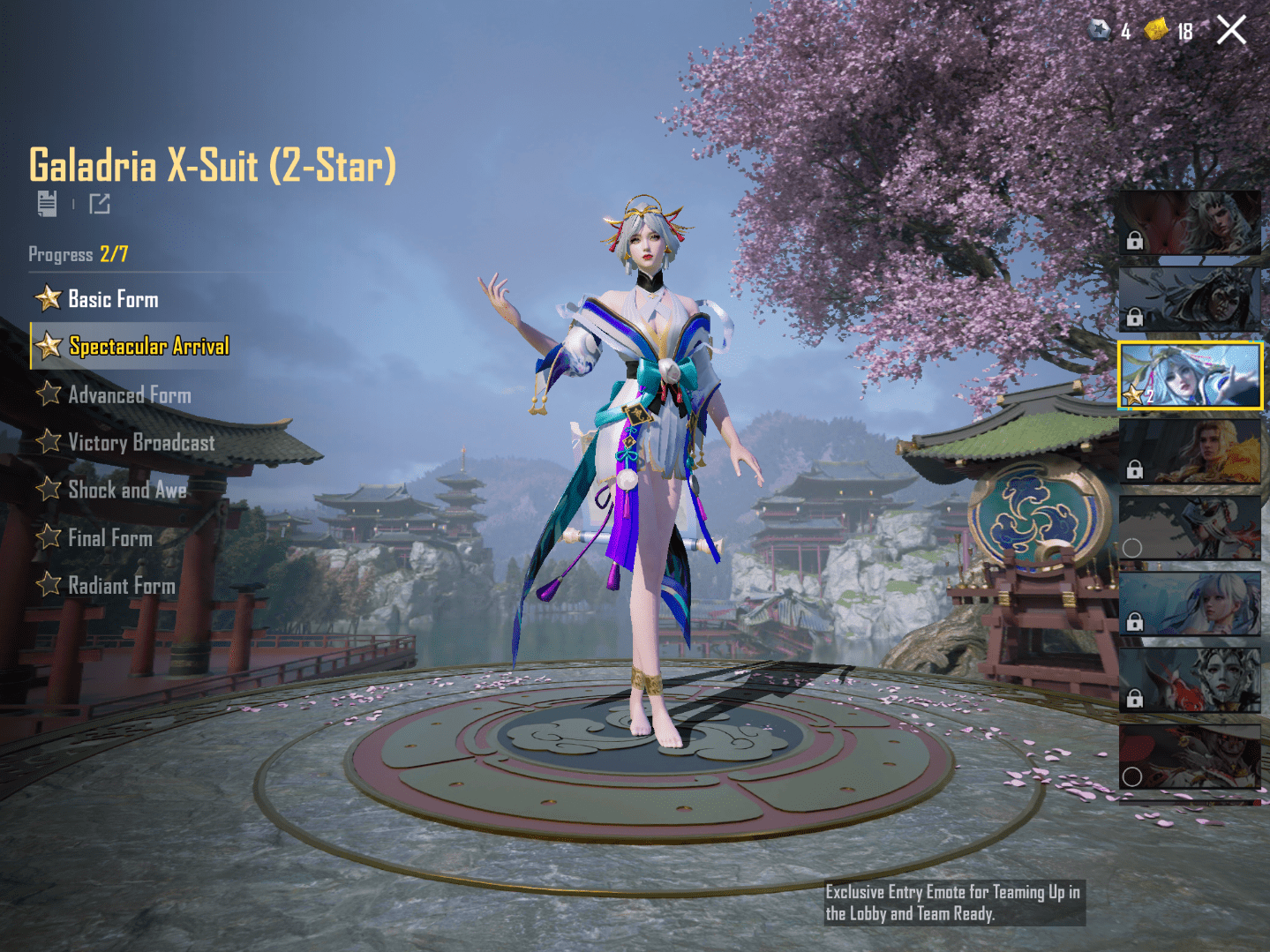The width and height of the screenshot is (1270, 952).
Task: Select the Radiant Form entry
Action: point(121,585)
